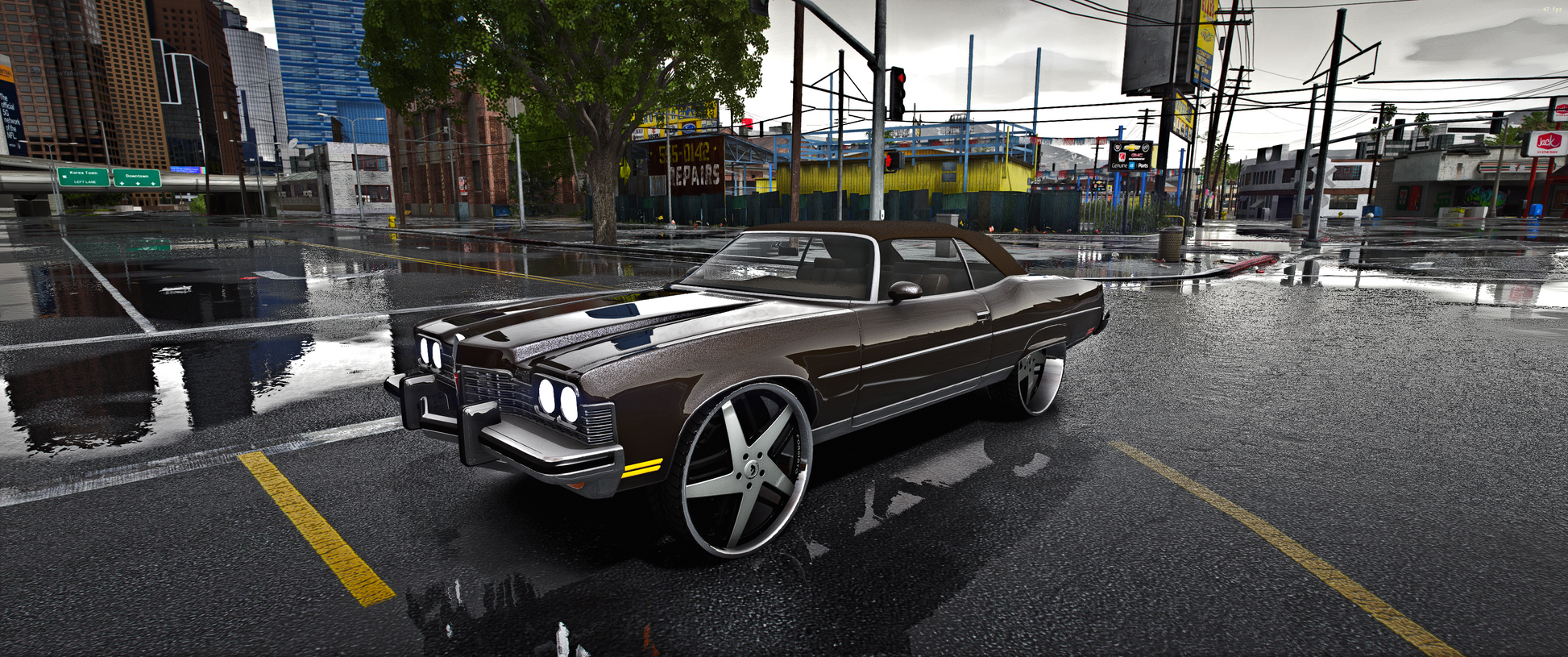
Task: Select Cory Blount in the voice overlay
Action: coord(66,56)
